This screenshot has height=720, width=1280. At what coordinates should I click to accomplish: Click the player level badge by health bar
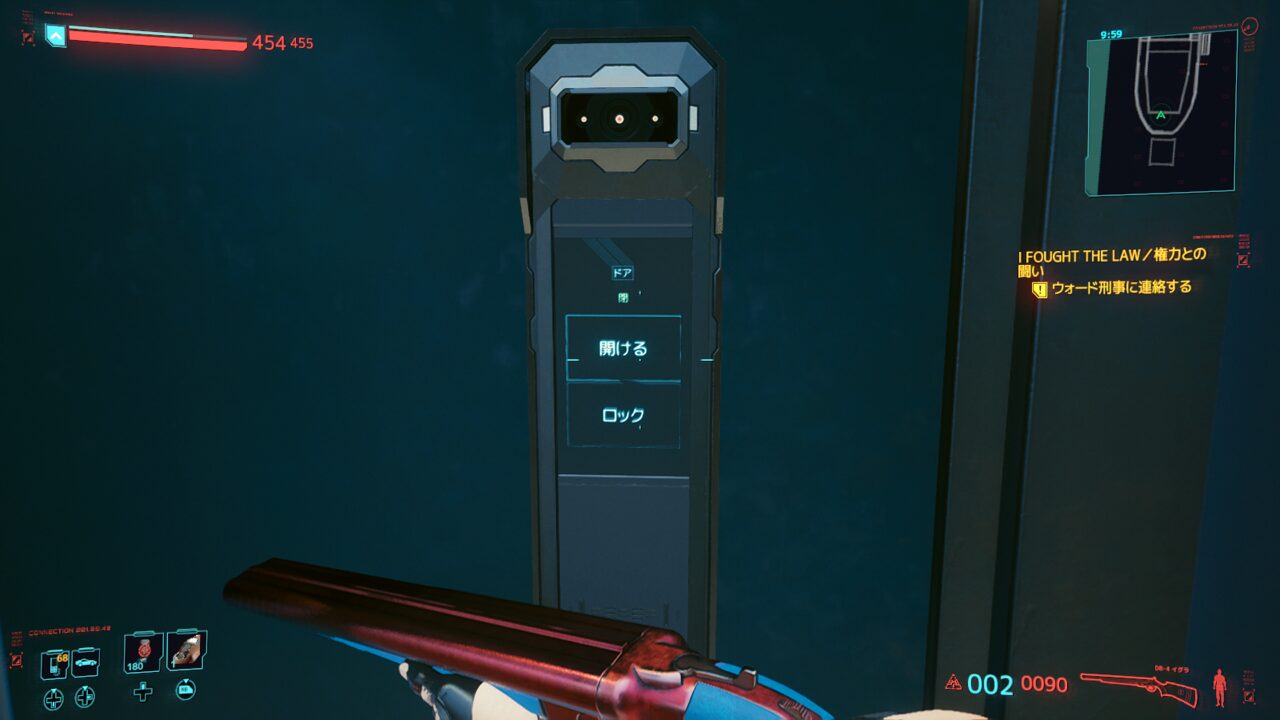[55, 36]
